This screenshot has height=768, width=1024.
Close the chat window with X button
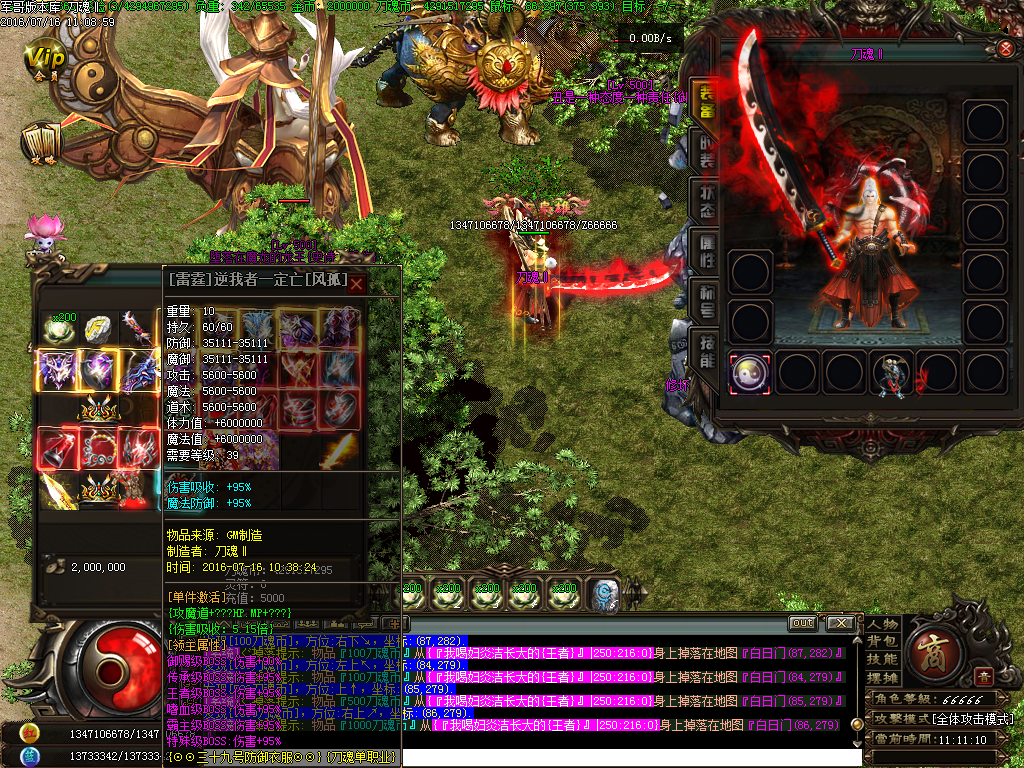839,623
